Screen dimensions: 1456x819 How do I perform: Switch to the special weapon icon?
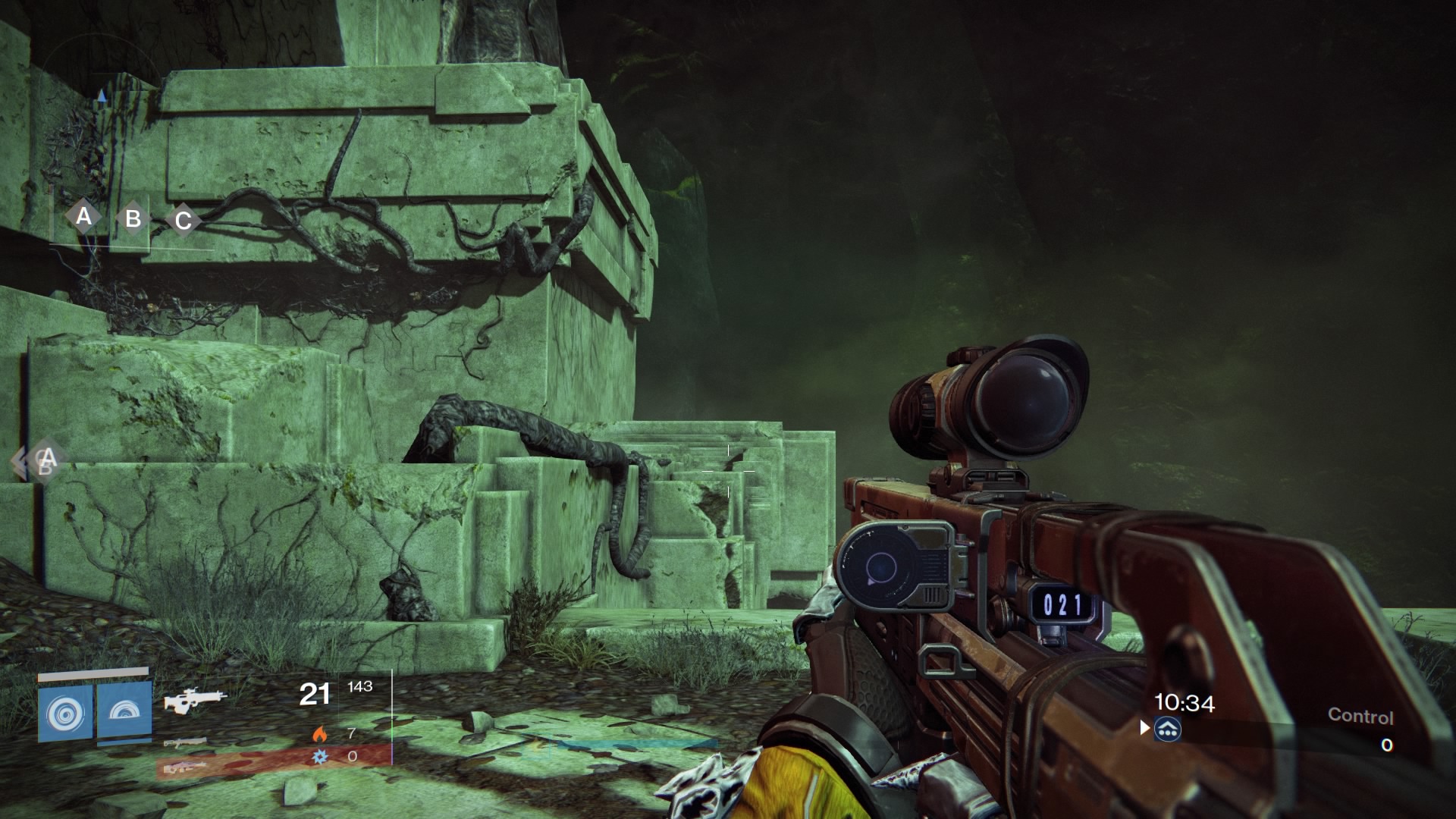184,742
